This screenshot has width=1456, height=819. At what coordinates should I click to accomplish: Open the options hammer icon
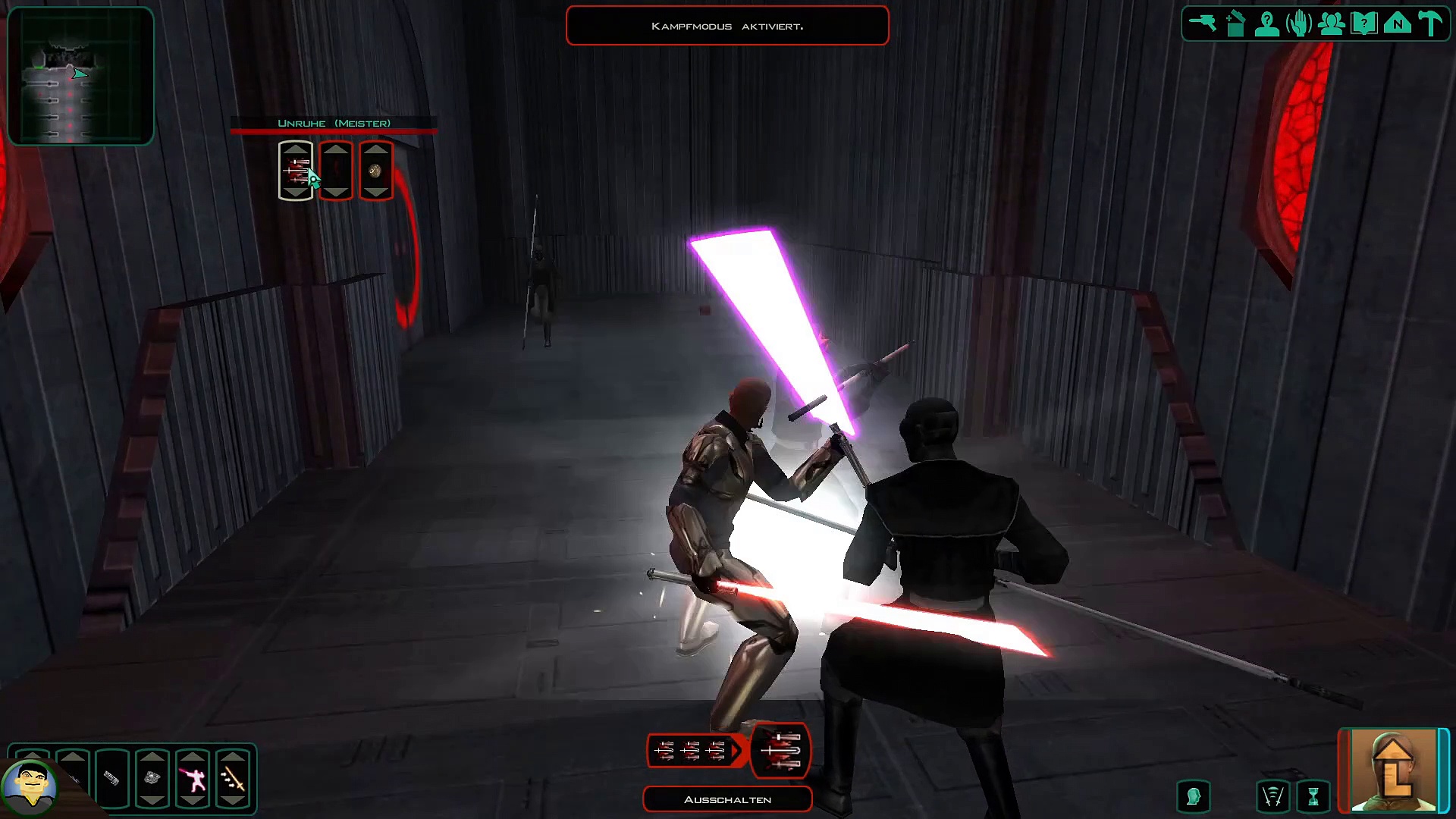tap(1430, 24)
